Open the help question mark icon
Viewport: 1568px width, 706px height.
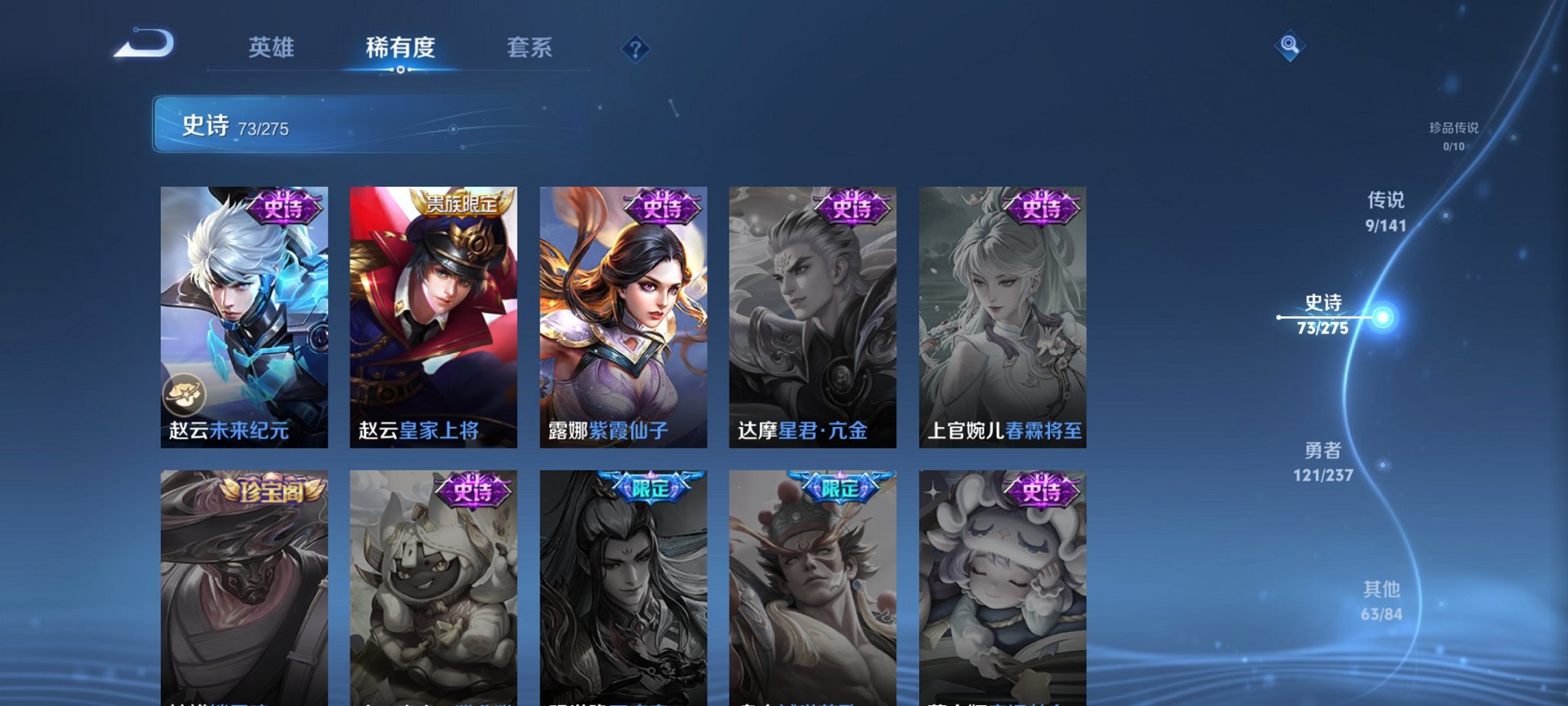click(x=635, y=49)
